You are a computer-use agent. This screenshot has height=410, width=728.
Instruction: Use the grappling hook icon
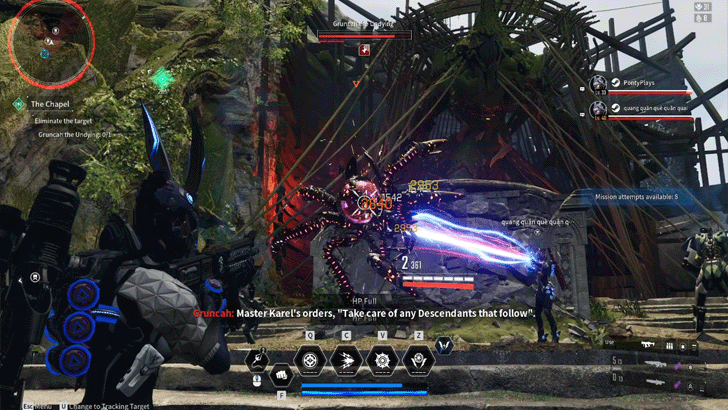[258, 357]
